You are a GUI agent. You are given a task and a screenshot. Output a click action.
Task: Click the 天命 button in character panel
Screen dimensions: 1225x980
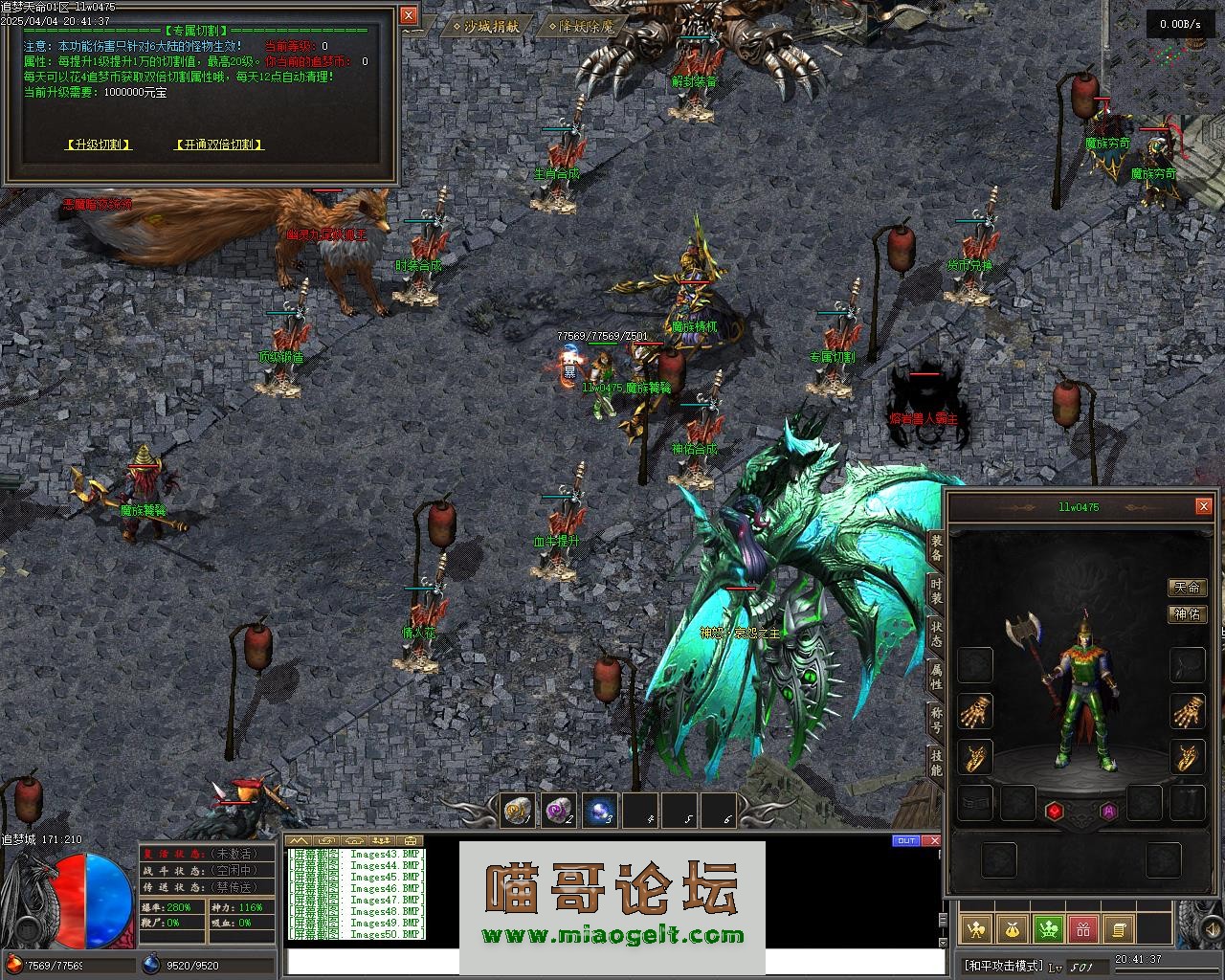(x=1187, y=587)
